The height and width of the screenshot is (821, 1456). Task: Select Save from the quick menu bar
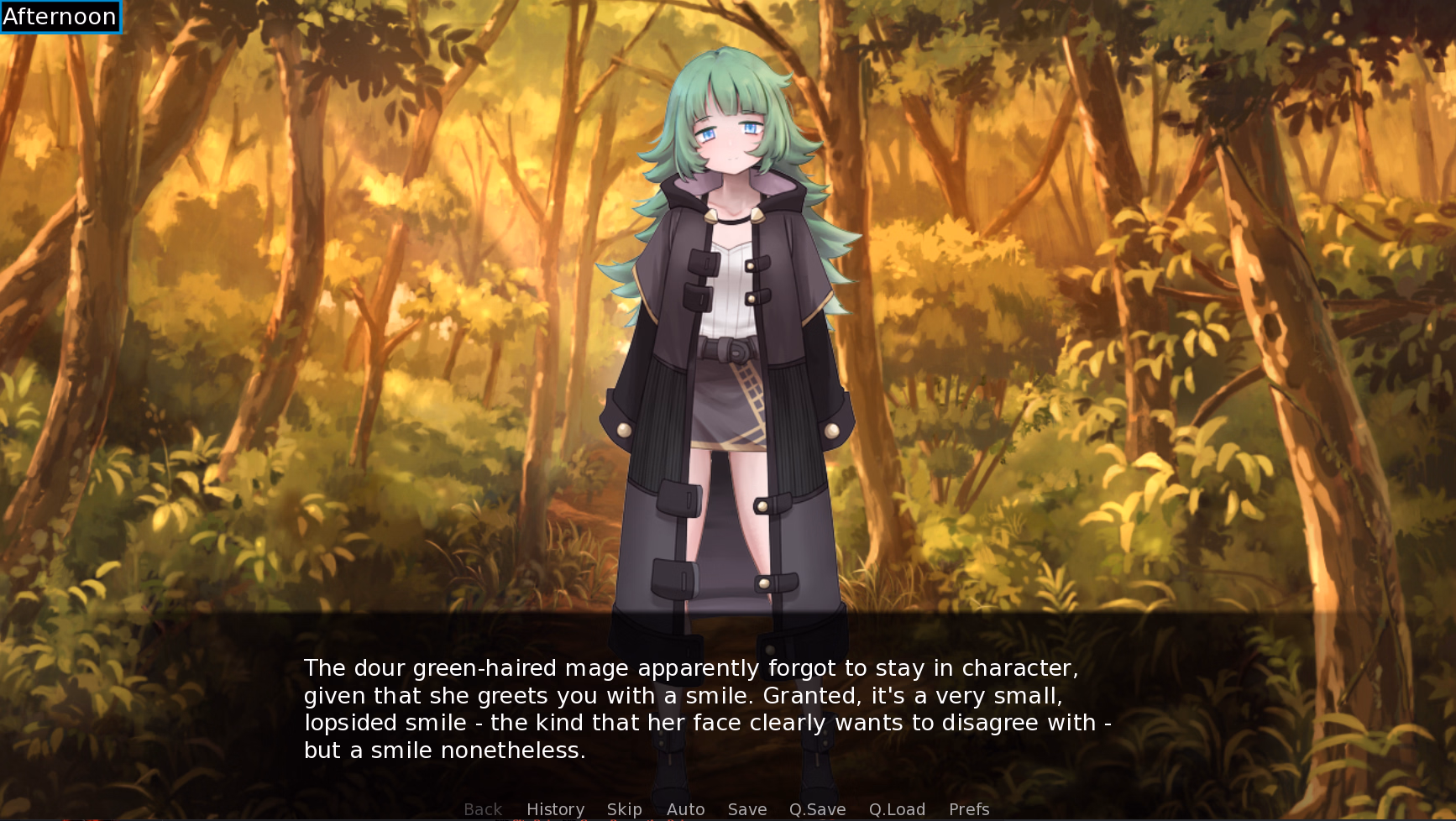(746, 808)
